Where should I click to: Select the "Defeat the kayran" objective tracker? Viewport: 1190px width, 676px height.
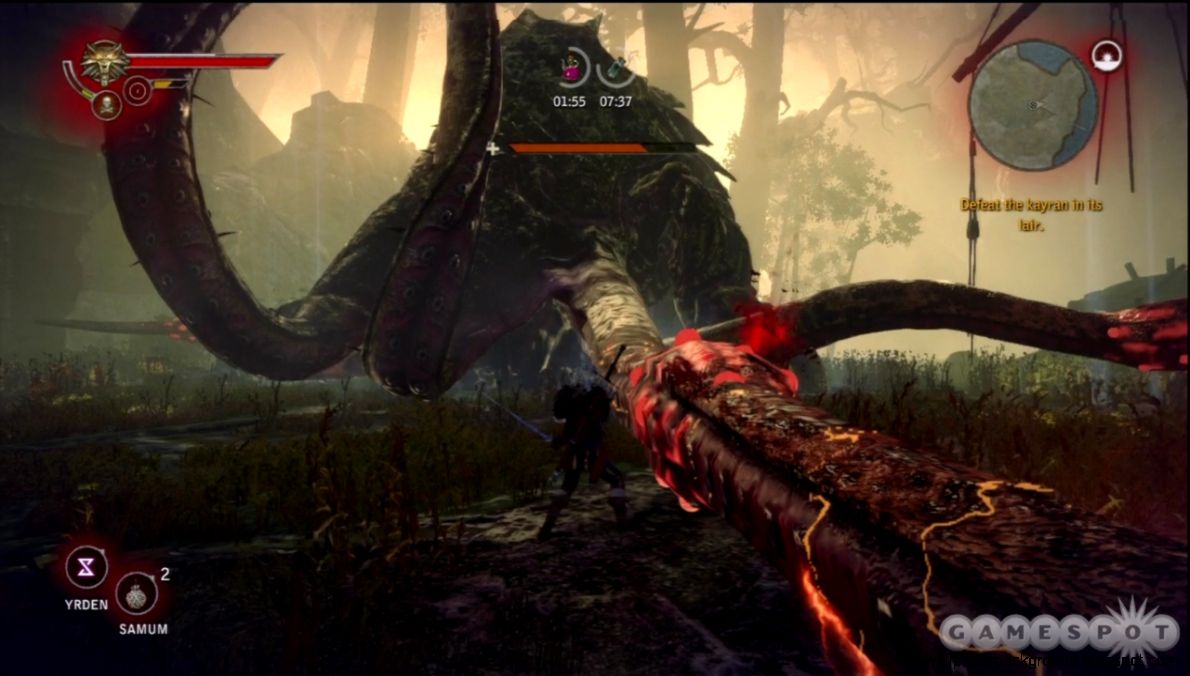pyautogui.click(x=1031, y=212)
